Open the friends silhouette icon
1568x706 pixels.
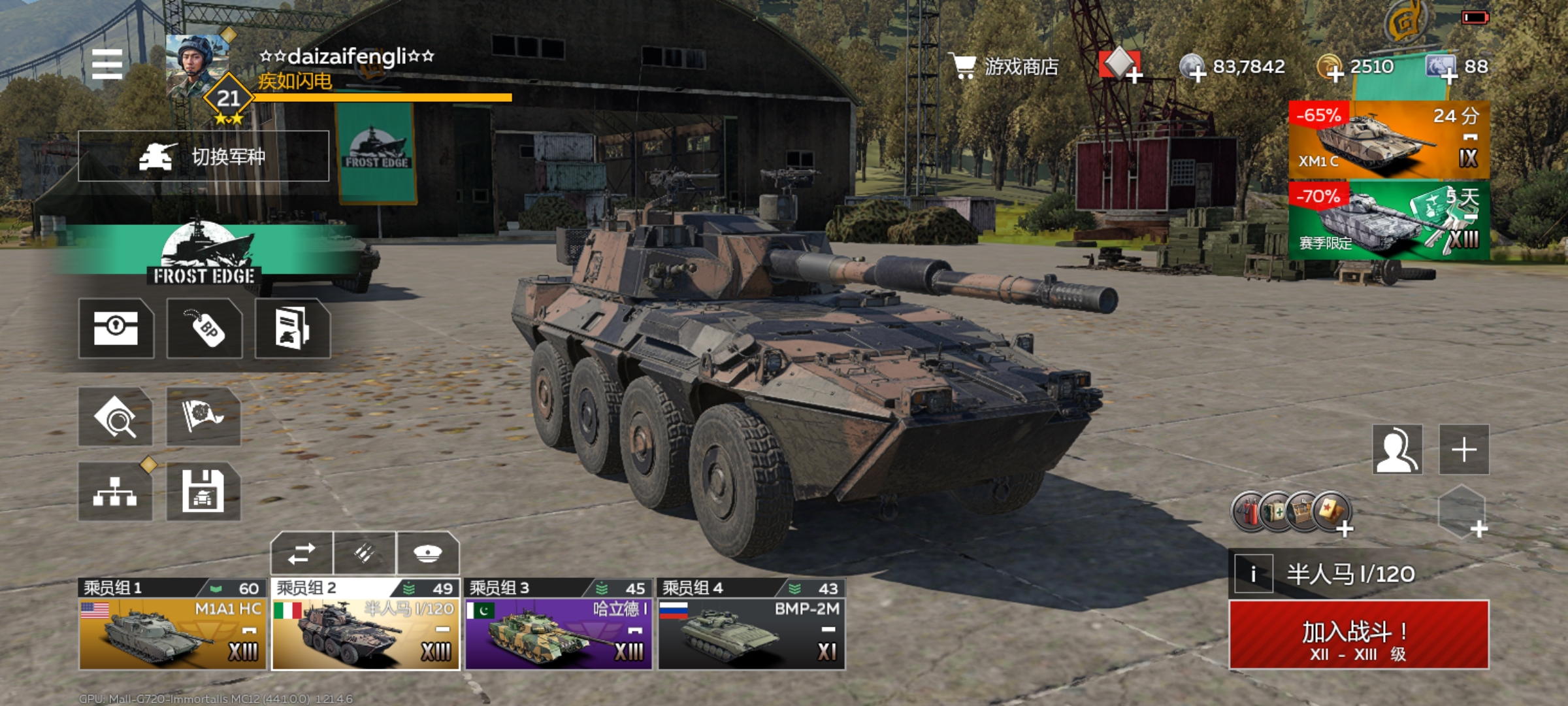(1397, 449)
